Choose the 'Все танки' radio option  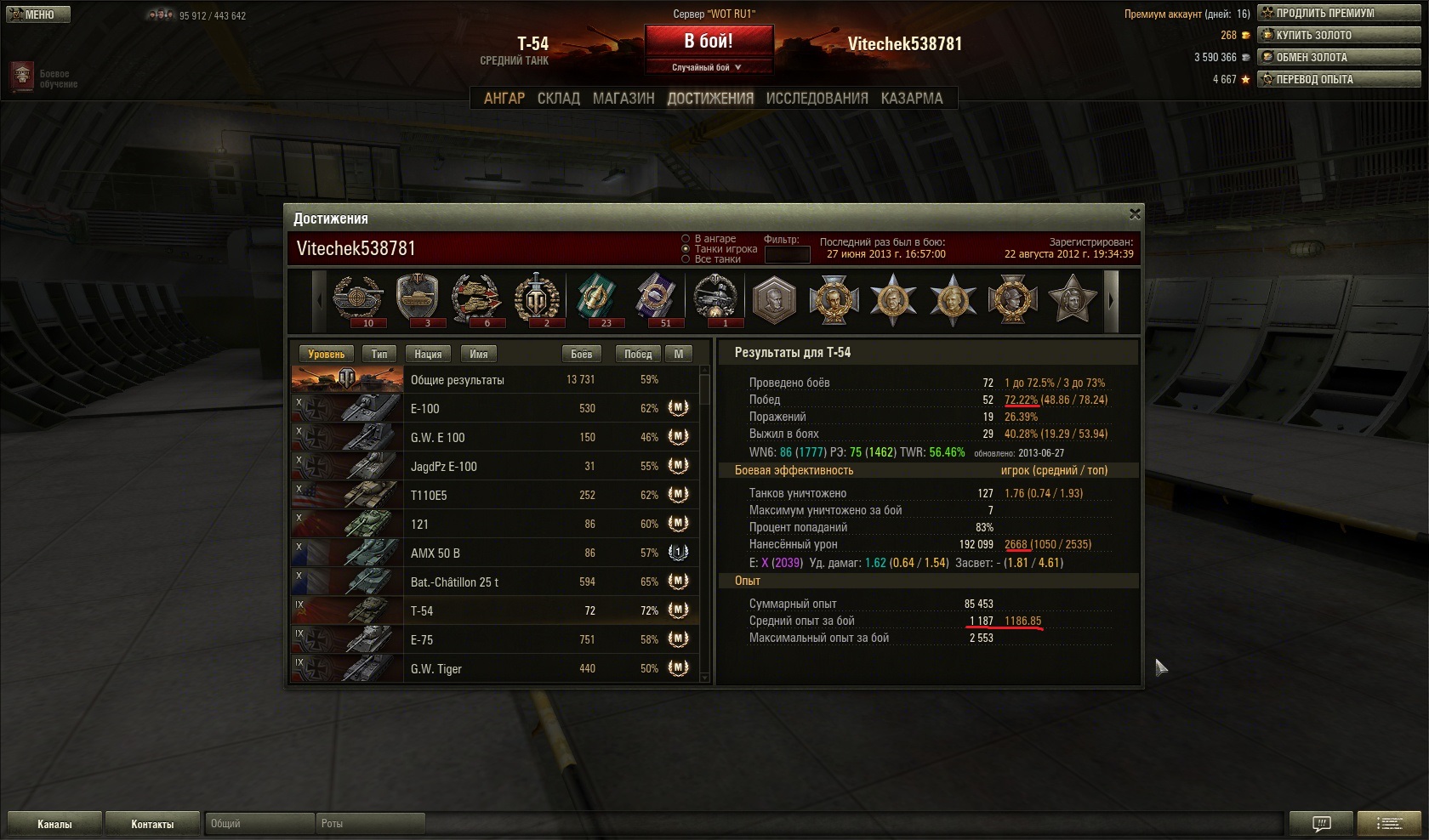click(x=686, y=259)
